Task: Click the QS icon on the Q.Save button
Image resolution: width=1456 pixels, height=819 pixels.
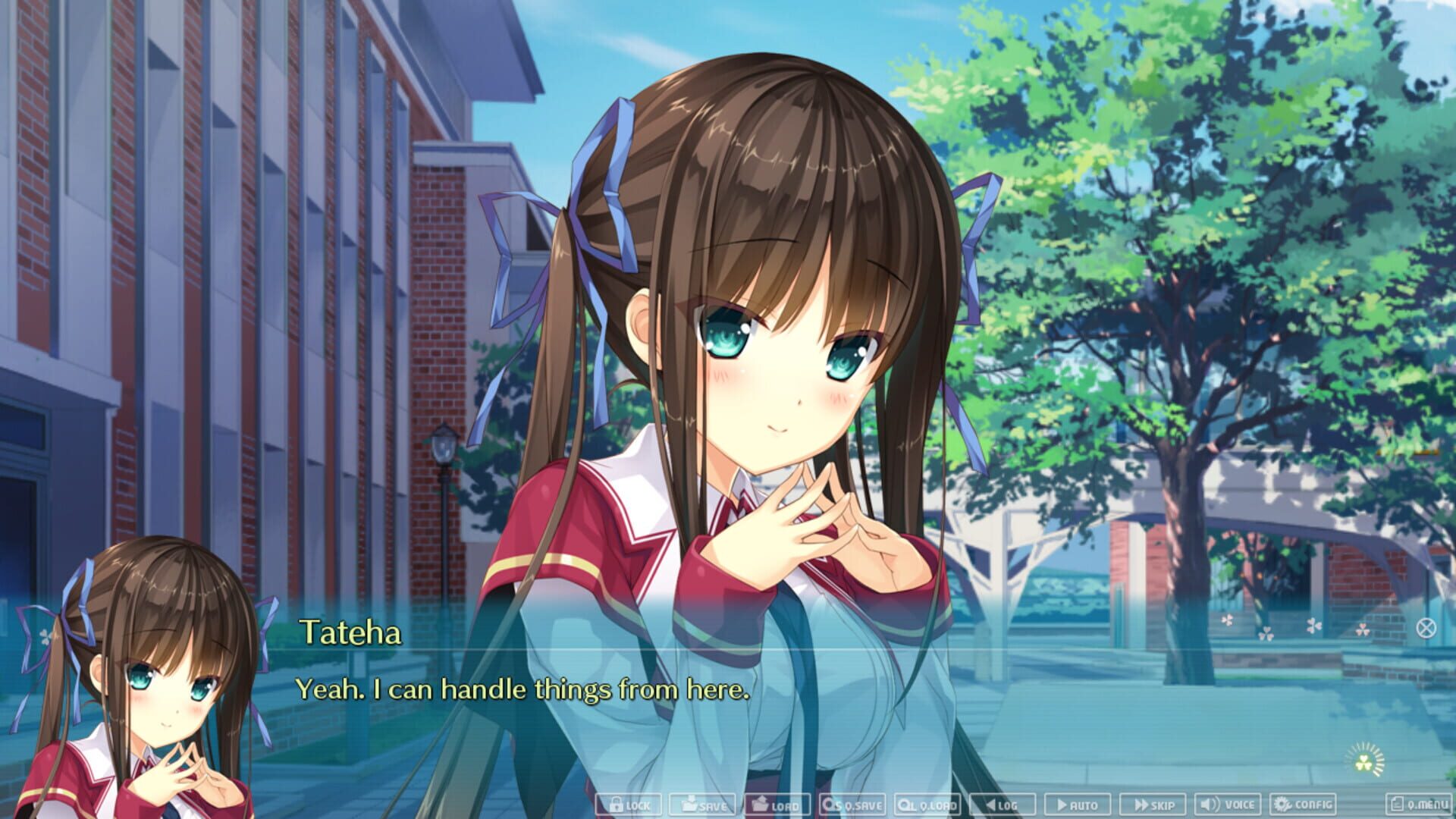Action: [830, 805]
